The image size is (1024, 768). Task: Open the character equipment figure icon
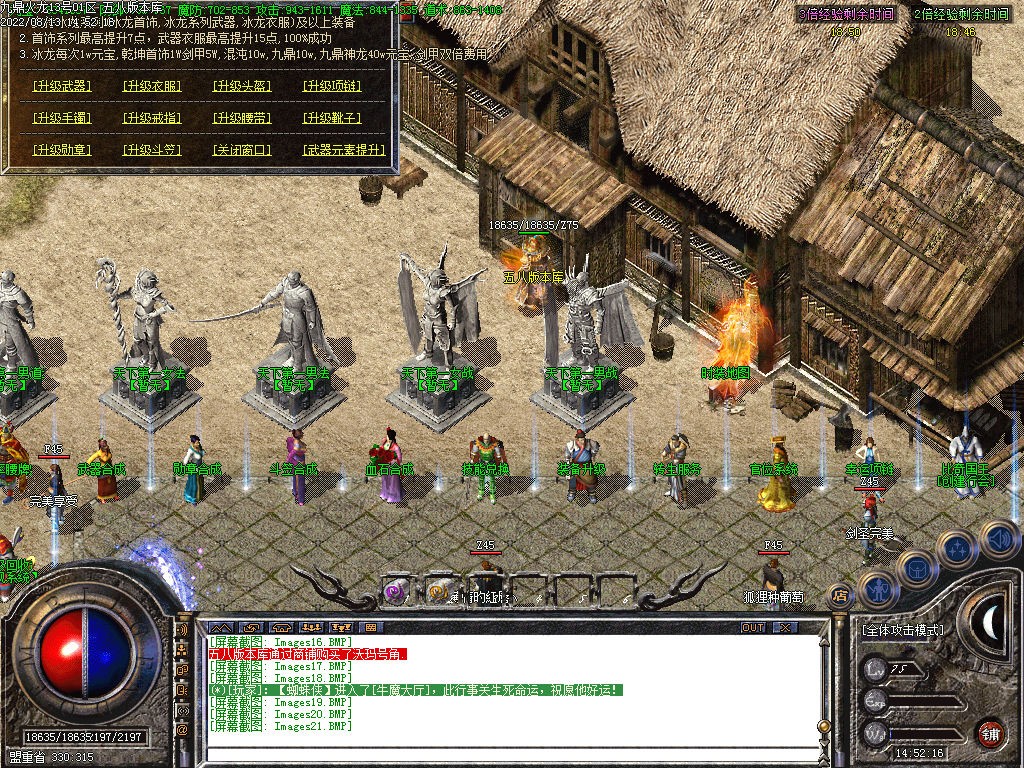877,589
